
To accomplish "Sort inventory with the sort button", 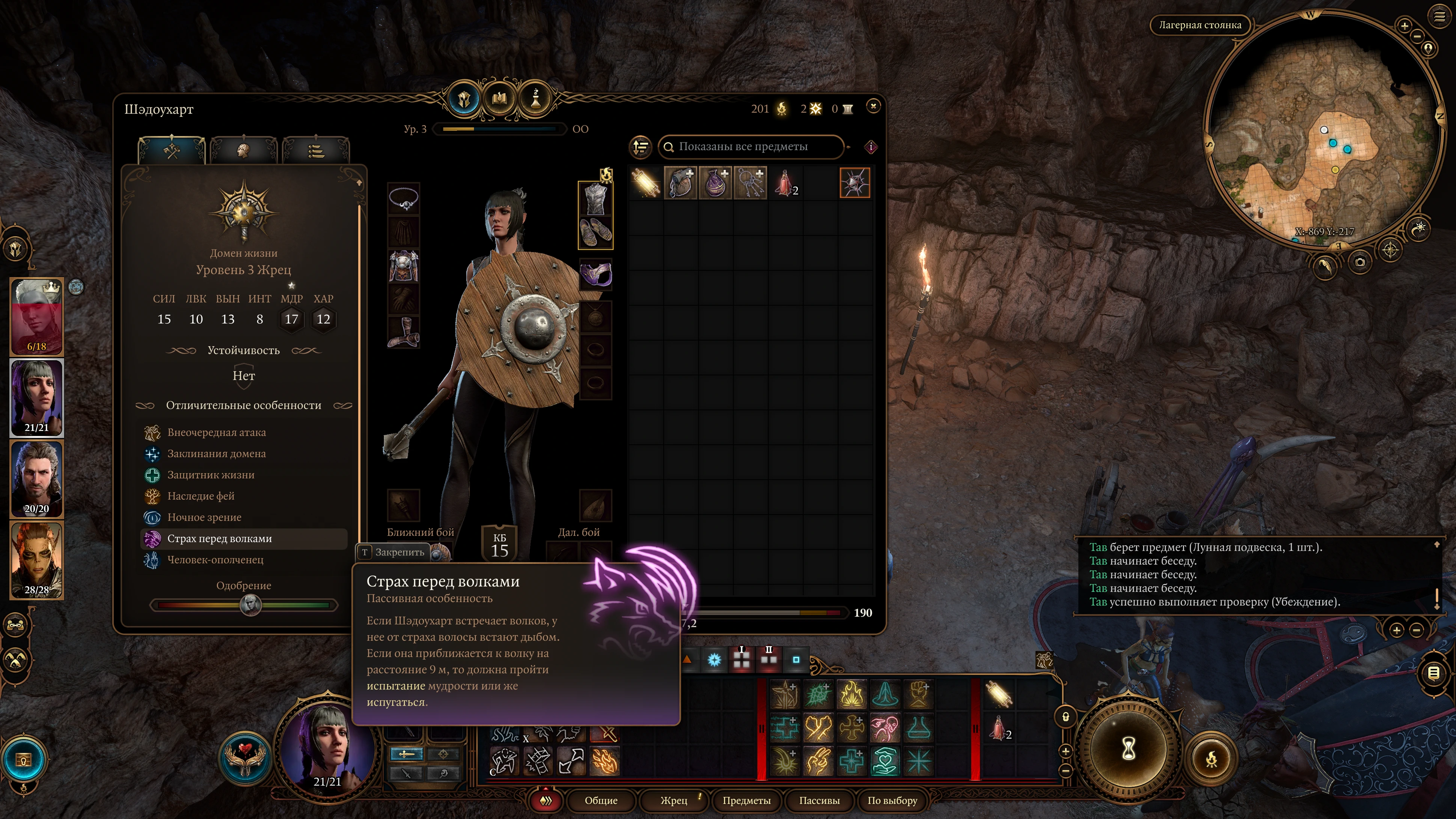I will (x=641, y=147).
